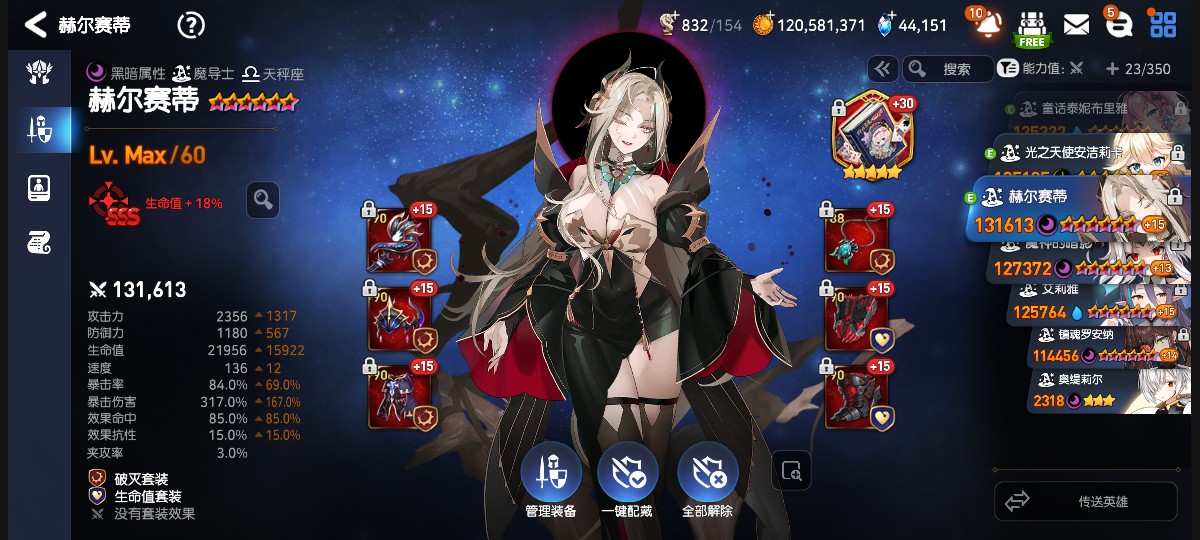Open the main menu grid icon
Screen dimensions: 1200x540
click(1162, 25)
